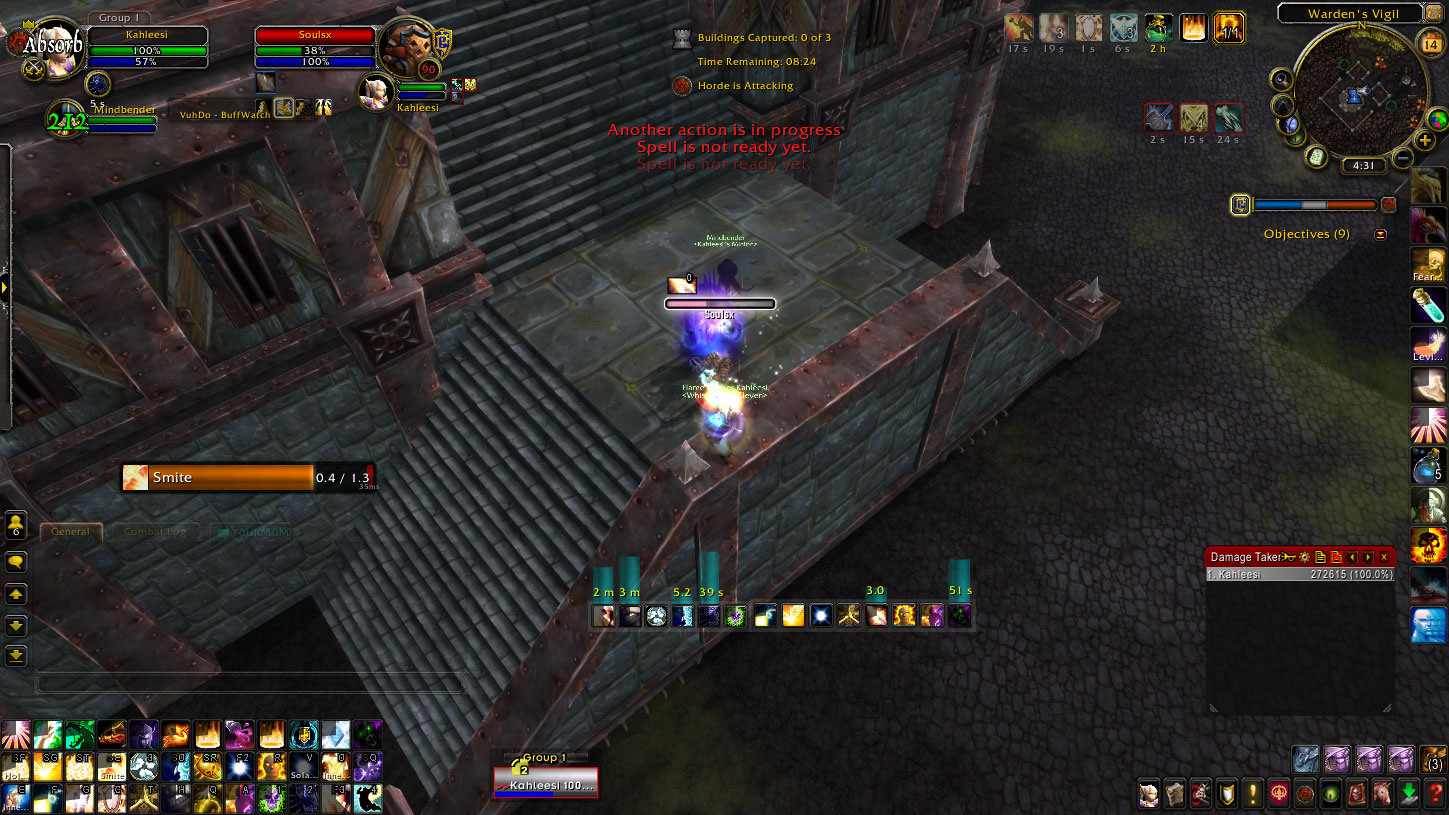Zoom out the minimap with minus button
Viewport: 1449px width, 815px height.
1403,158
